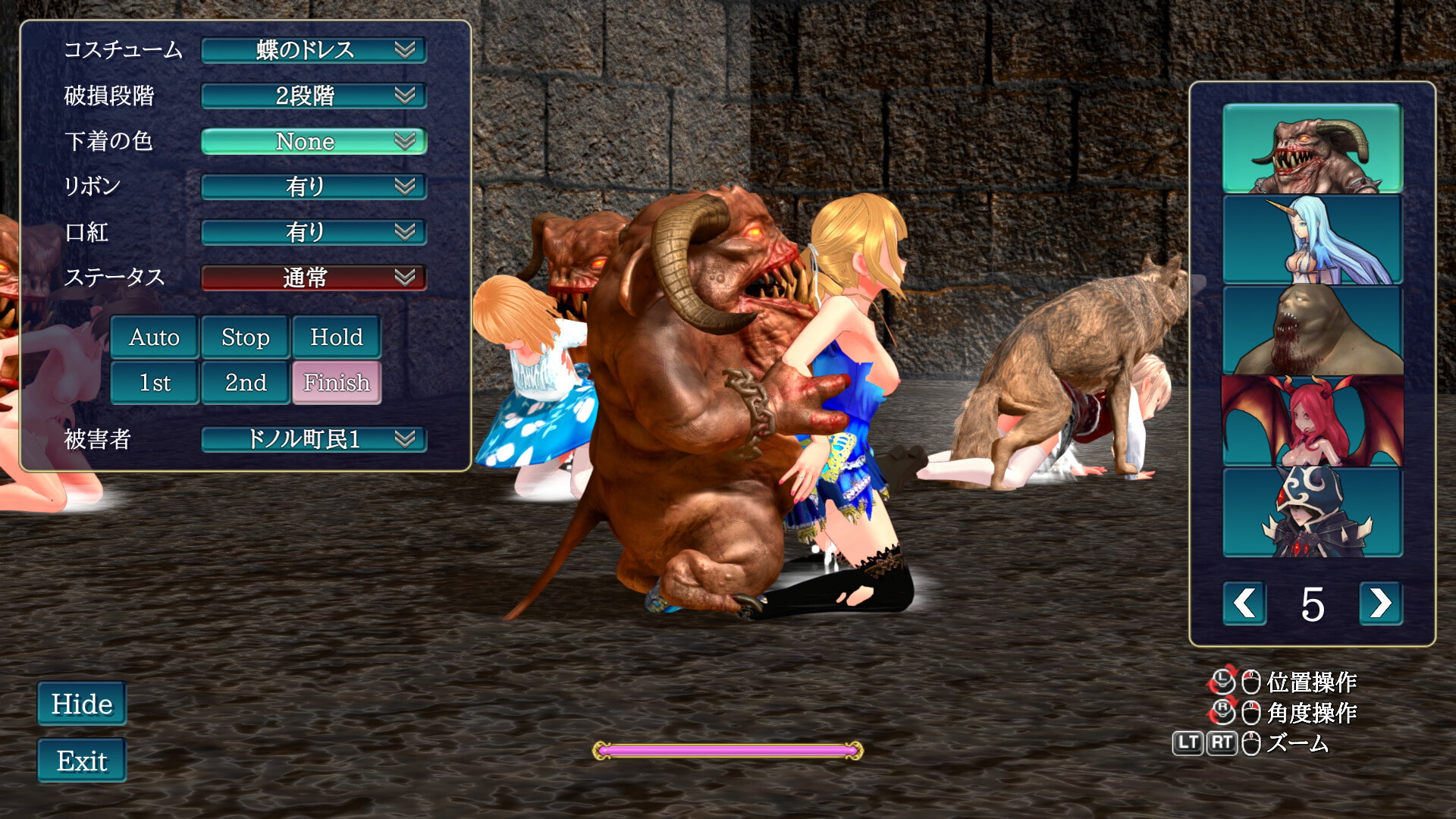Viewport: 1456px width, 819px height.
Task: Hide the interface with the Hide button
Action: pos(82,704)
